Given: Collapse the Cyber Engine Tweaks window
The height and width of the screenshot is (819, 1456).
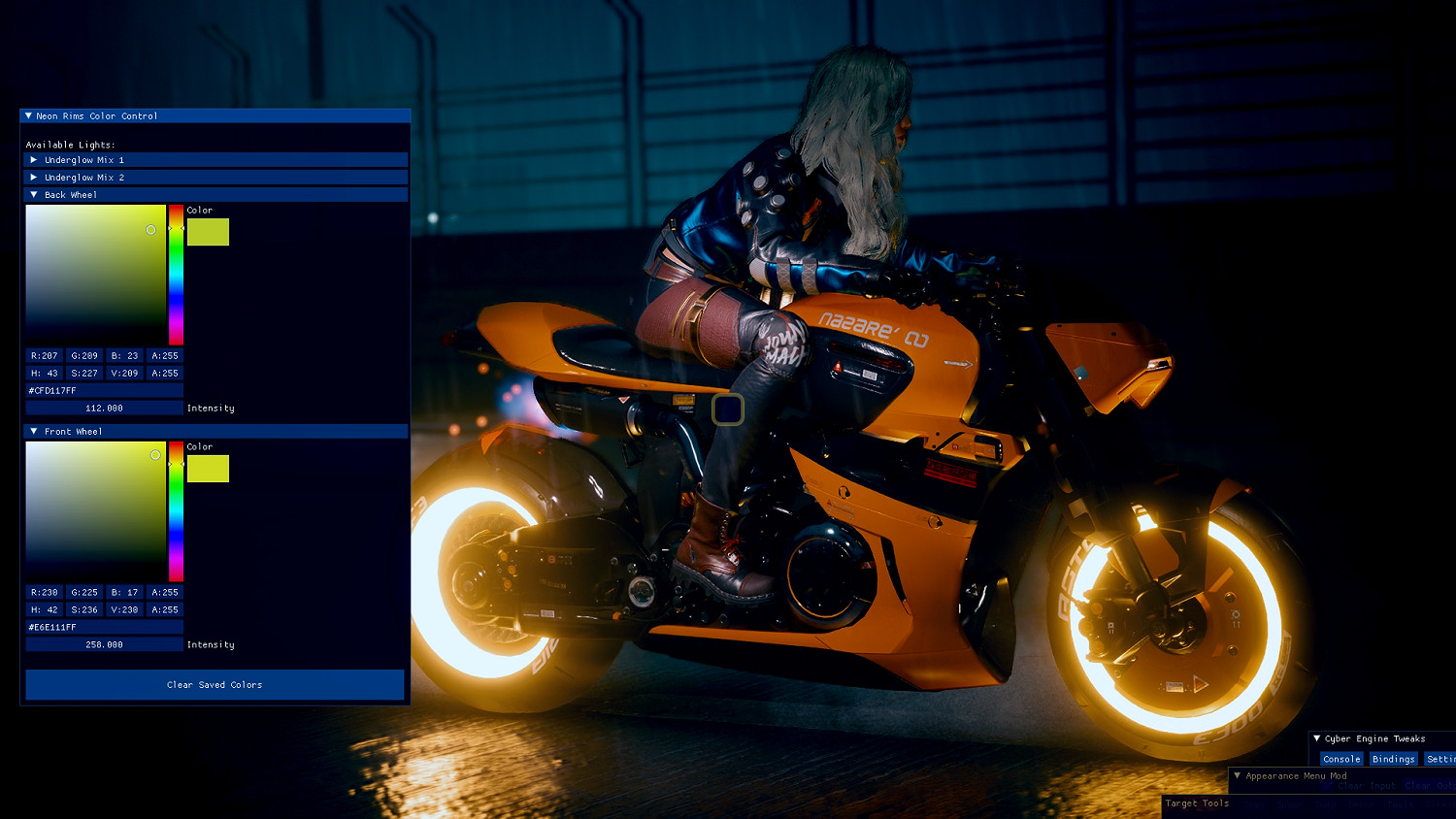Looking at the screenshot, I should [x=1316, y=738].
